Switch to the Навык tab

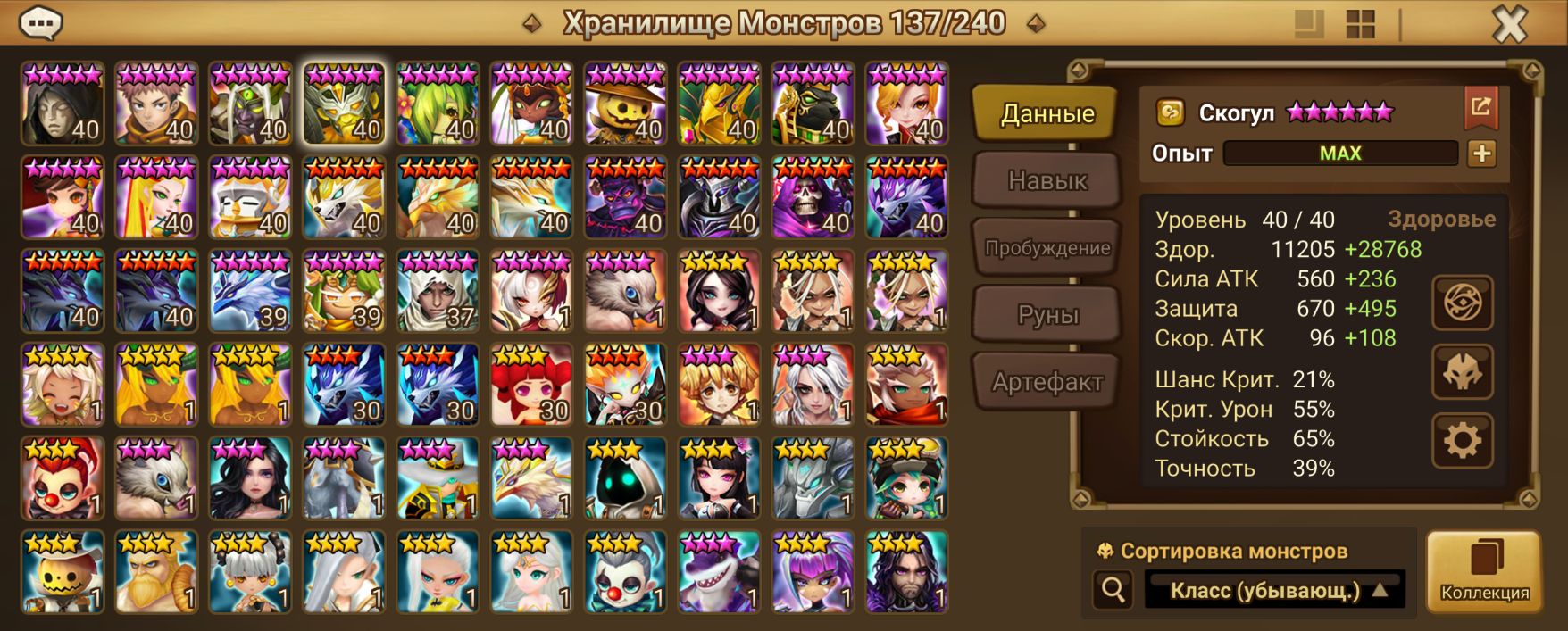[1047, 181]
